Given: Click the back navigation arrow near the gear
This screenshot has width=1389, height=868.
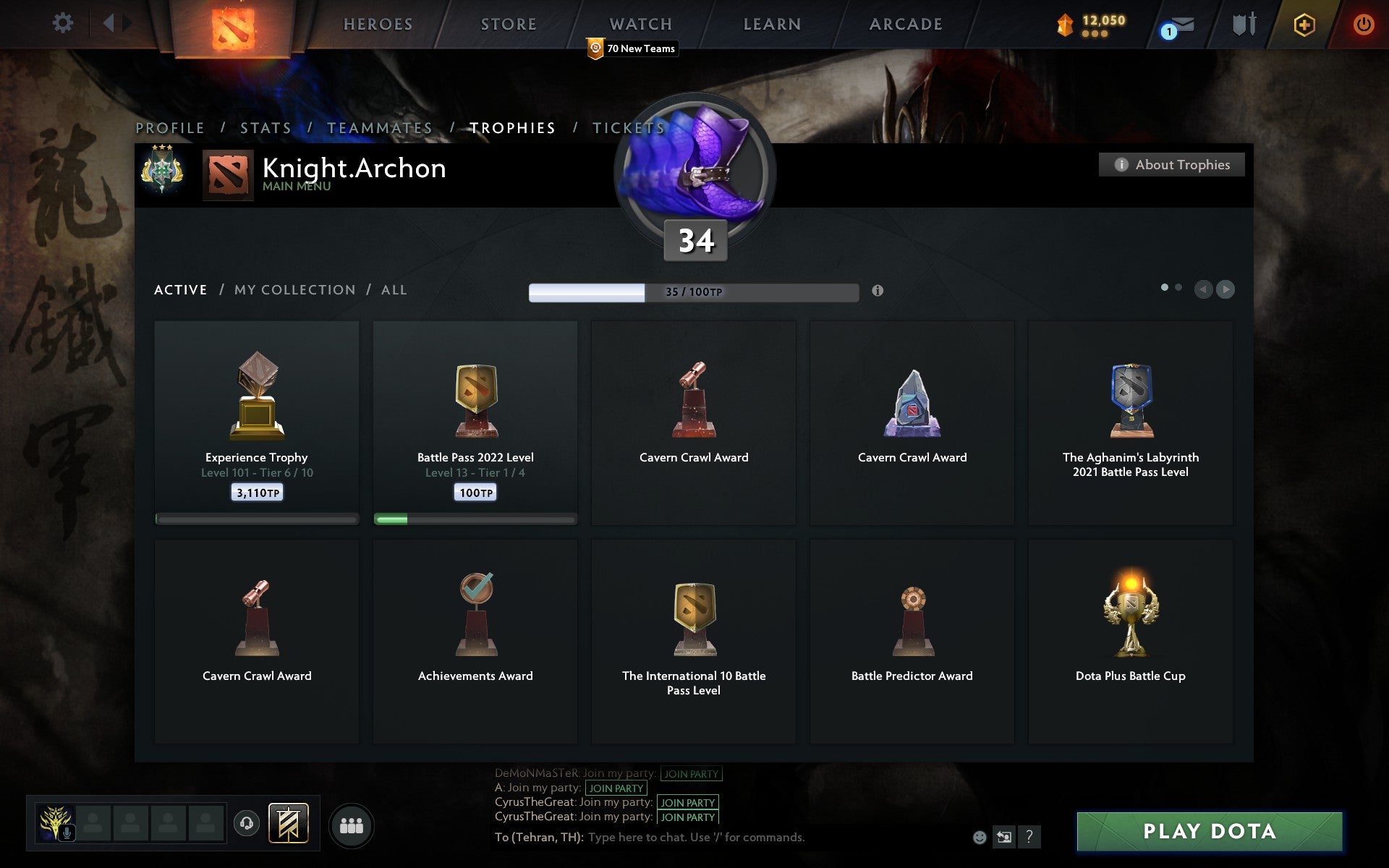Looking at the screenshot, I should (x=109, y=23).
